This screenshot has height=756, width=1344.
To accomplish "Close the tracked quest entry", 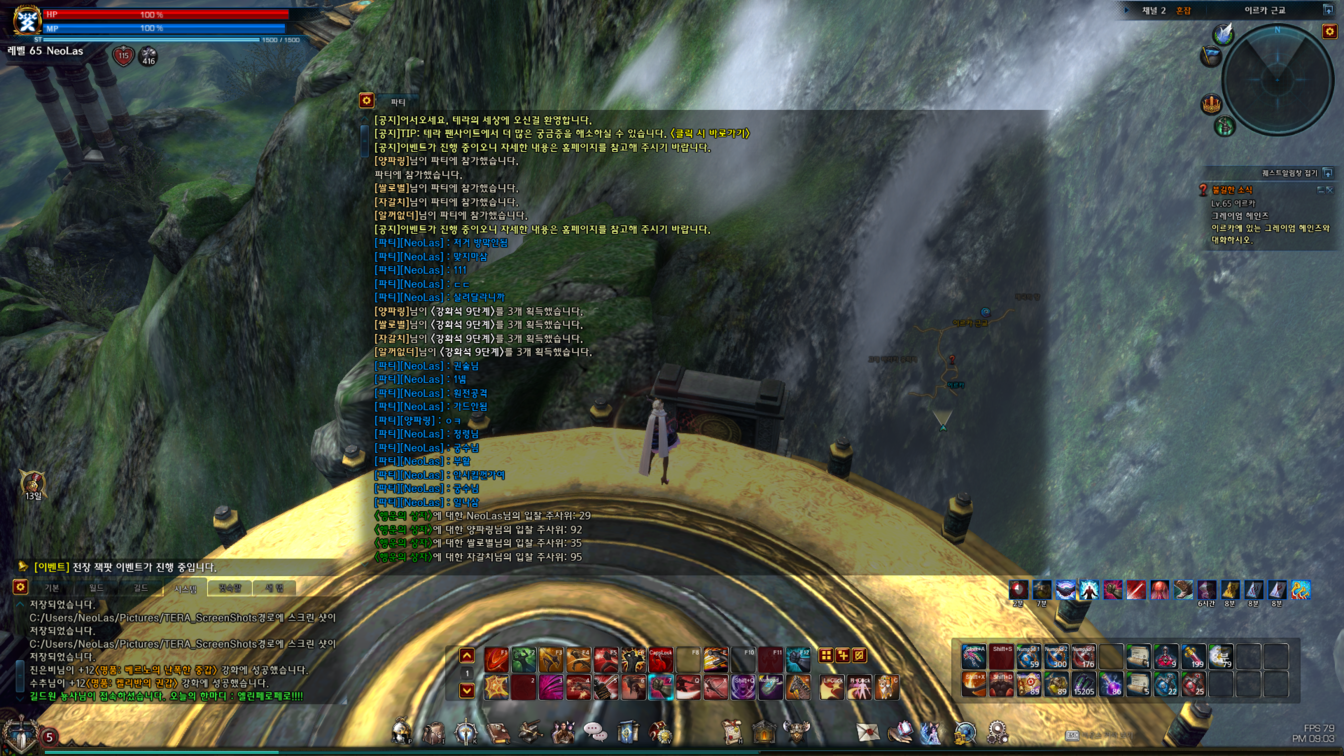I will click(1329, 190).
